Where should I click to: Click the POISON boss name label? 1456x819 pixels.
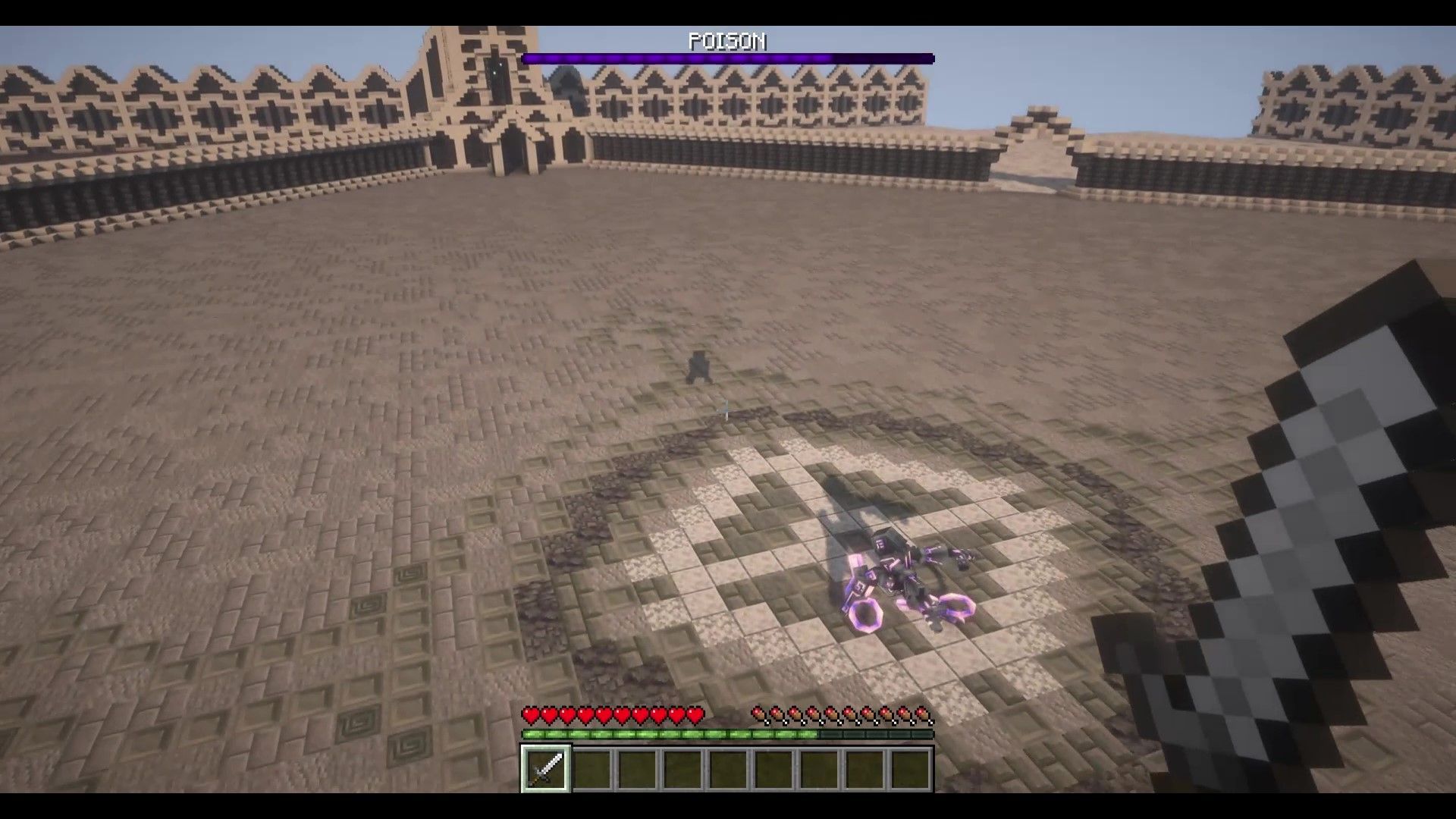(726, 42)
